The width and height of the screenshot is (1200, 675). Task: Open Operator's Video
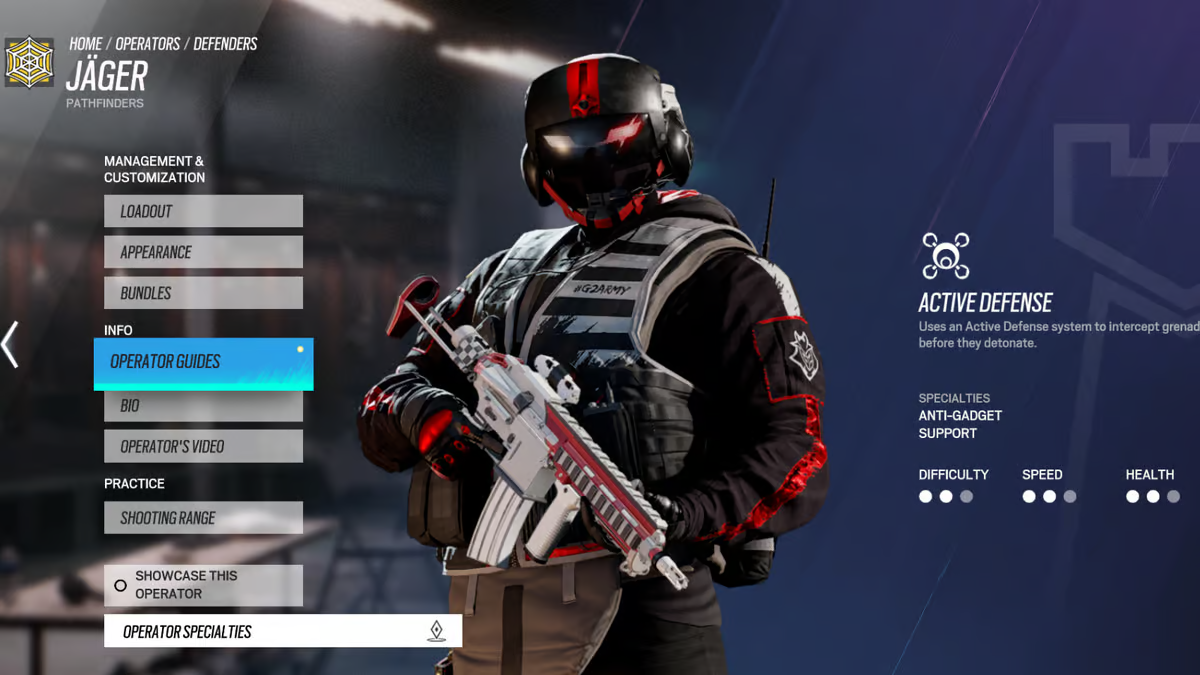pyautogui.click(x=203, y=446)
